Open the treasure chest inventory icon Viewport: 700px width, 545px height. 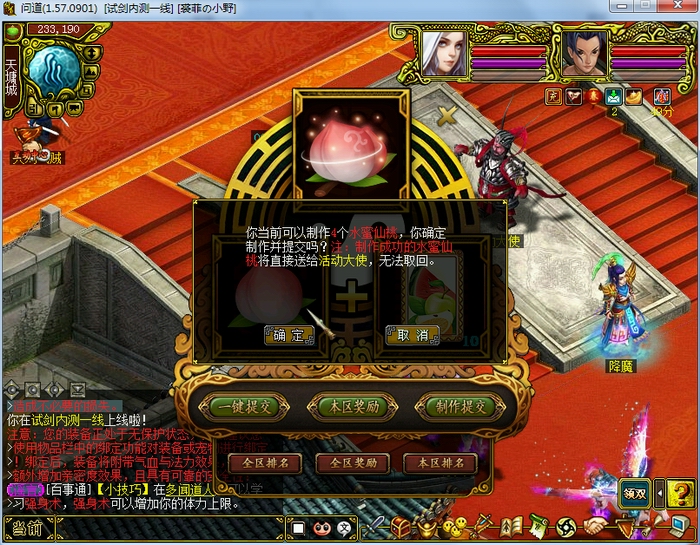(402, 526)
